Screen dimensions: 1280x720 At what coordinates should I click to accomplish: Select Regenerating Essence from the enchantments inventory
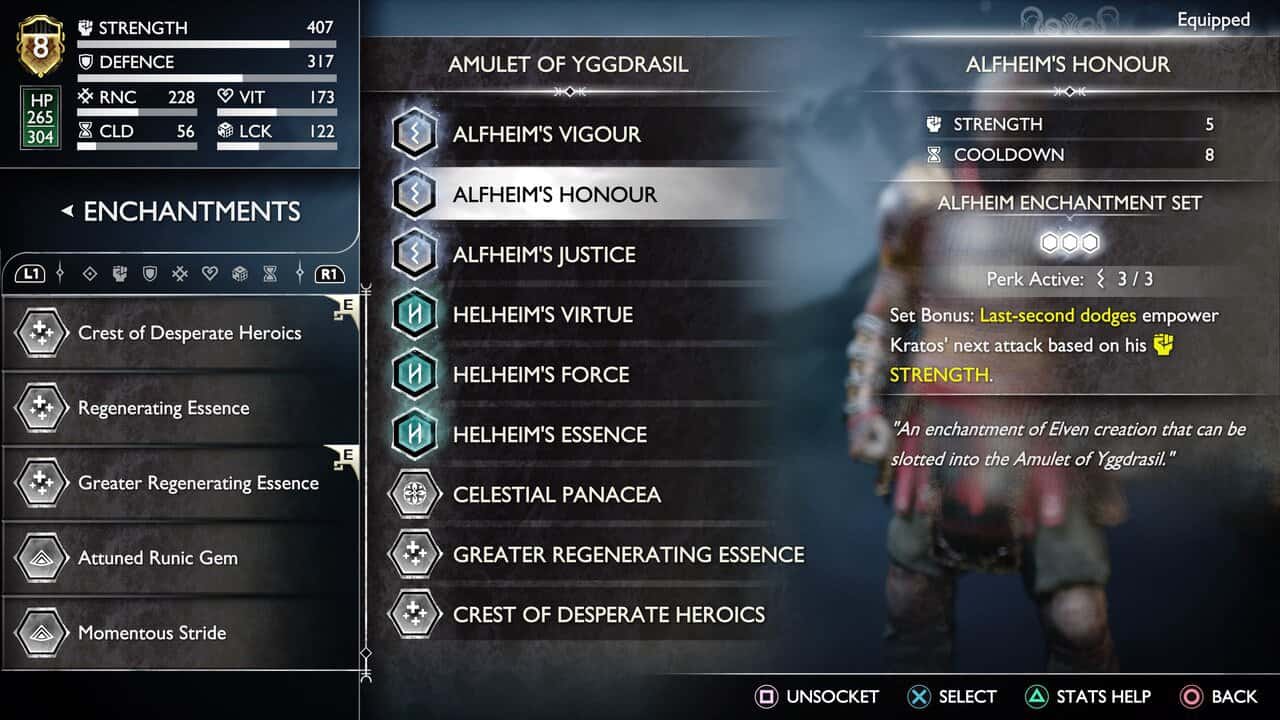[x=164, y=408]
